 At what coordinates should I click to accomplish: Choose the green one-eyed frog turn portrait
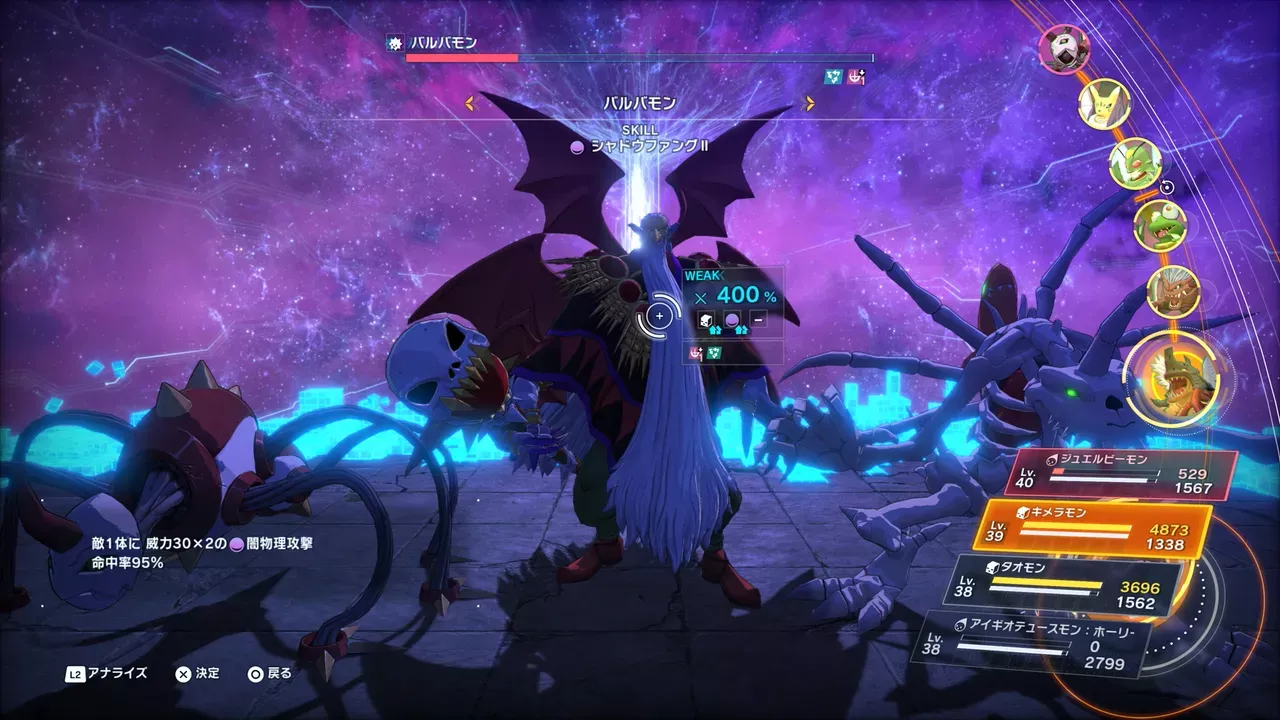pyautogui.click(x=1159, y=226)
